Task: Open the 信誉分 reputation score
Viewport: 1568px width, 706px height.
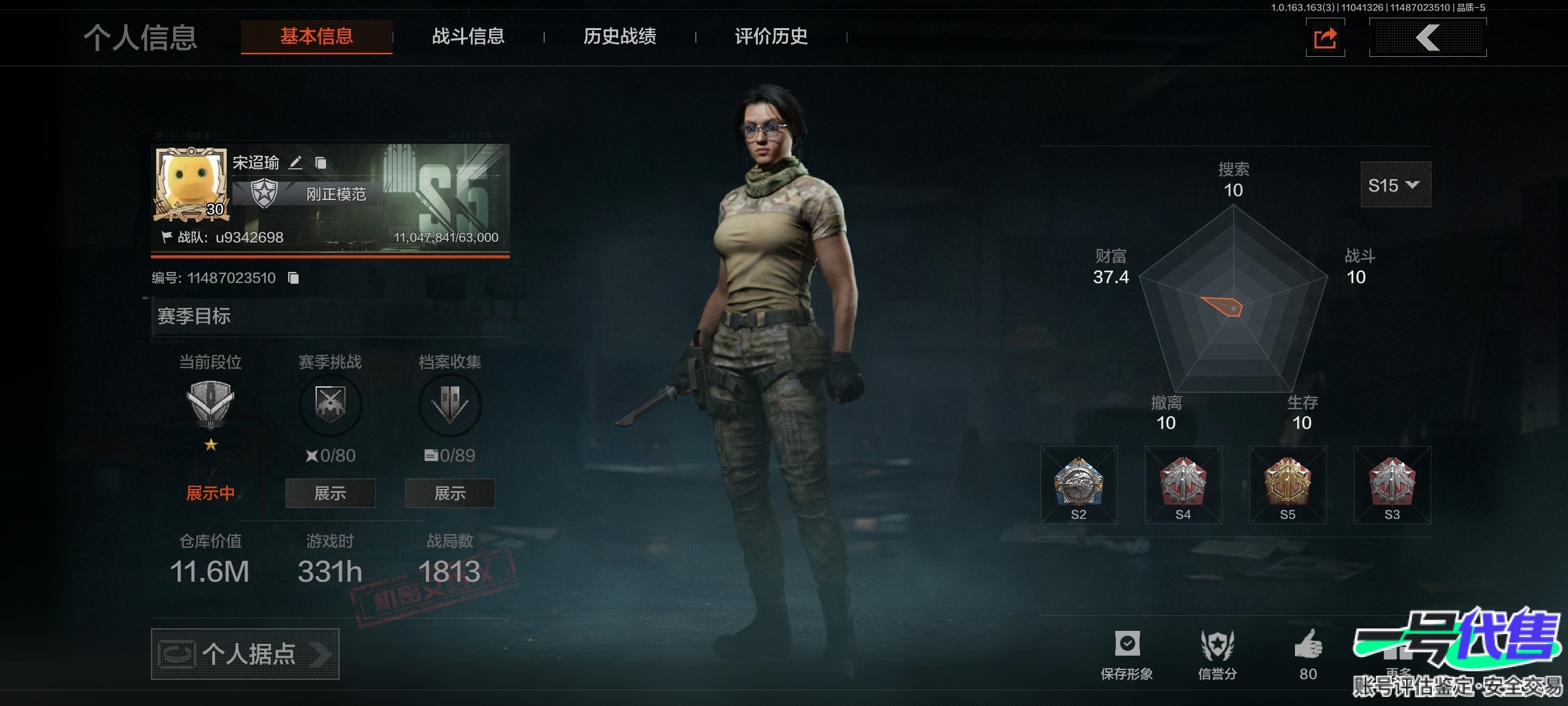Action: coord(1217,645)
